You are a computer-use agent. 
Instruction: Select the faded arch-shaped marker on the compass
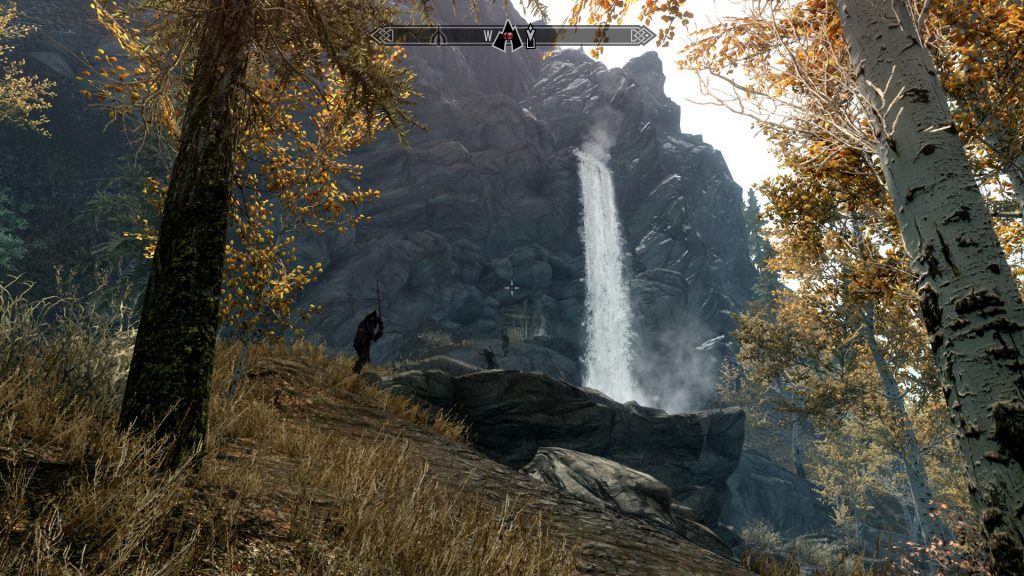(x=437, y=36)
